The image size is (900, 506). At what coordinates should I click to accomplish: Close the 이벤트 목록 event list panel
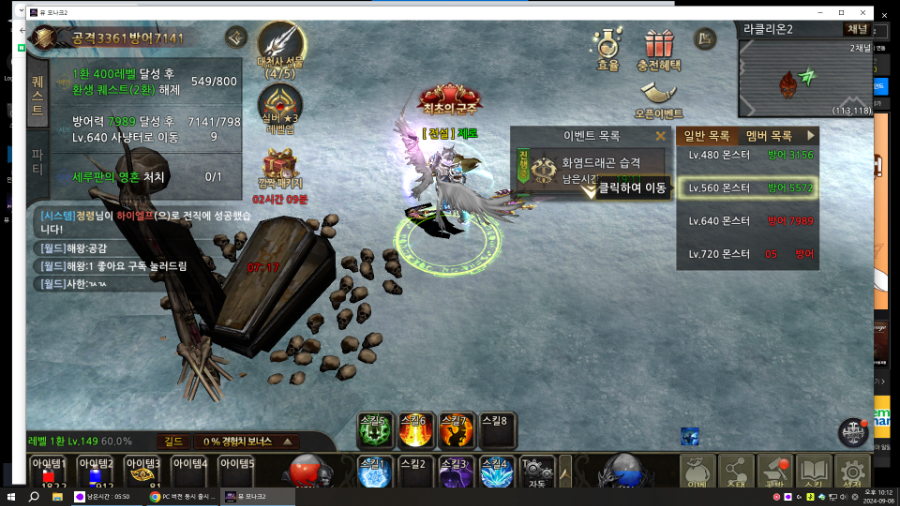[660, 136]
